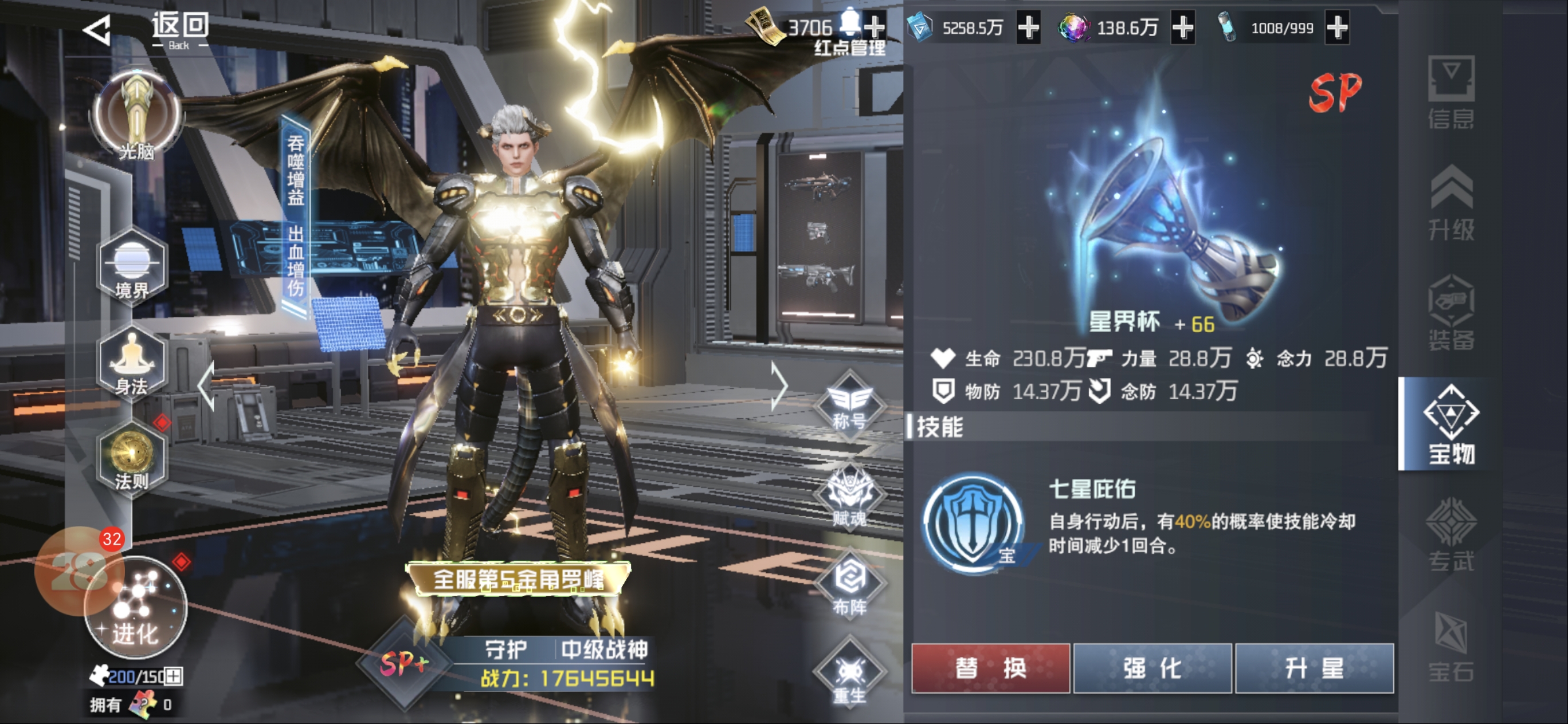The height and width of the screenshot is (724, 1568).
Task: Switch to the 宝石 gem tab
Action: [1451, 646]
